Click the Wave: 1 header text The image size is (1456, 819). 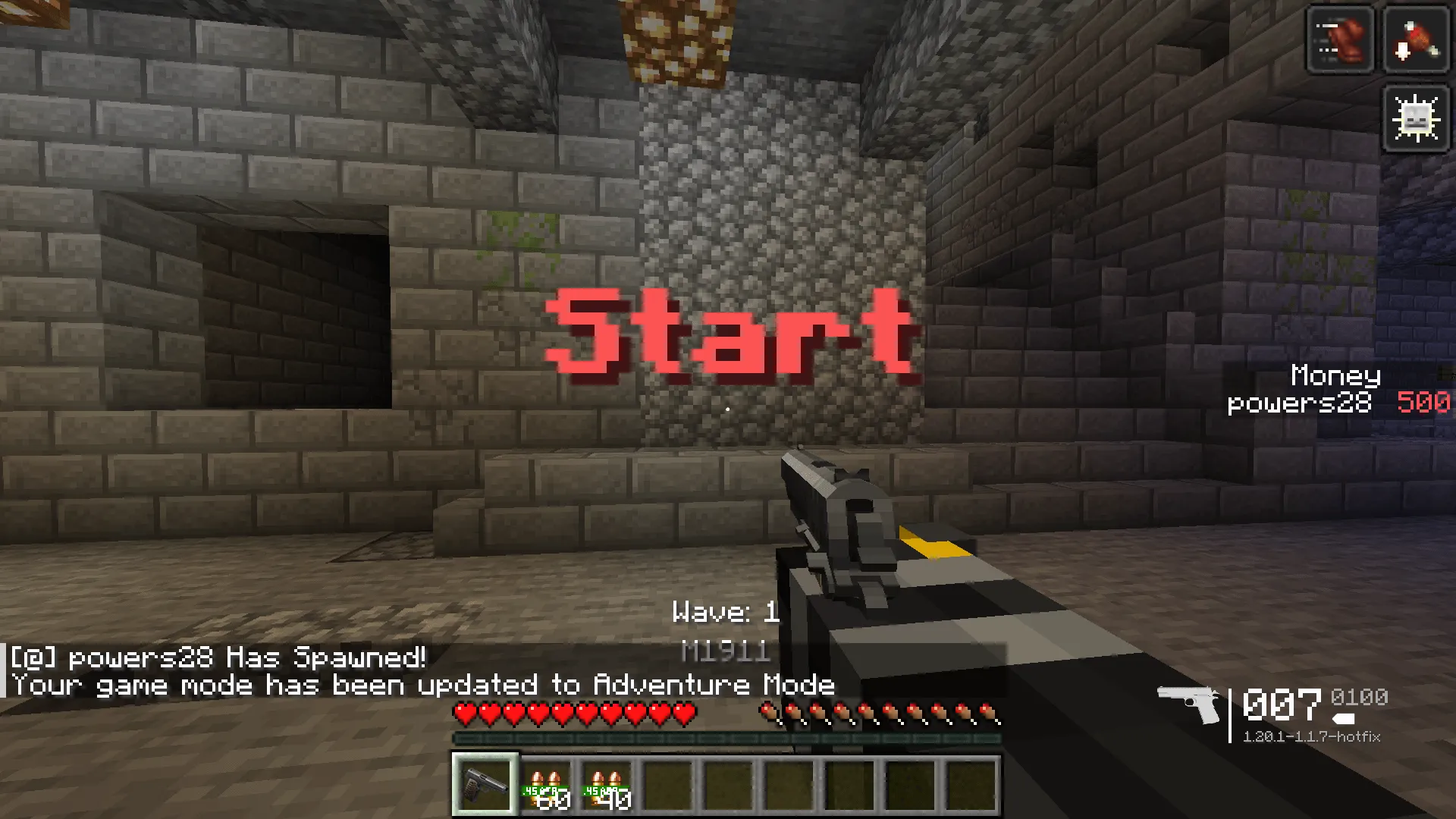pyautogui.click(x=726, y=613)
